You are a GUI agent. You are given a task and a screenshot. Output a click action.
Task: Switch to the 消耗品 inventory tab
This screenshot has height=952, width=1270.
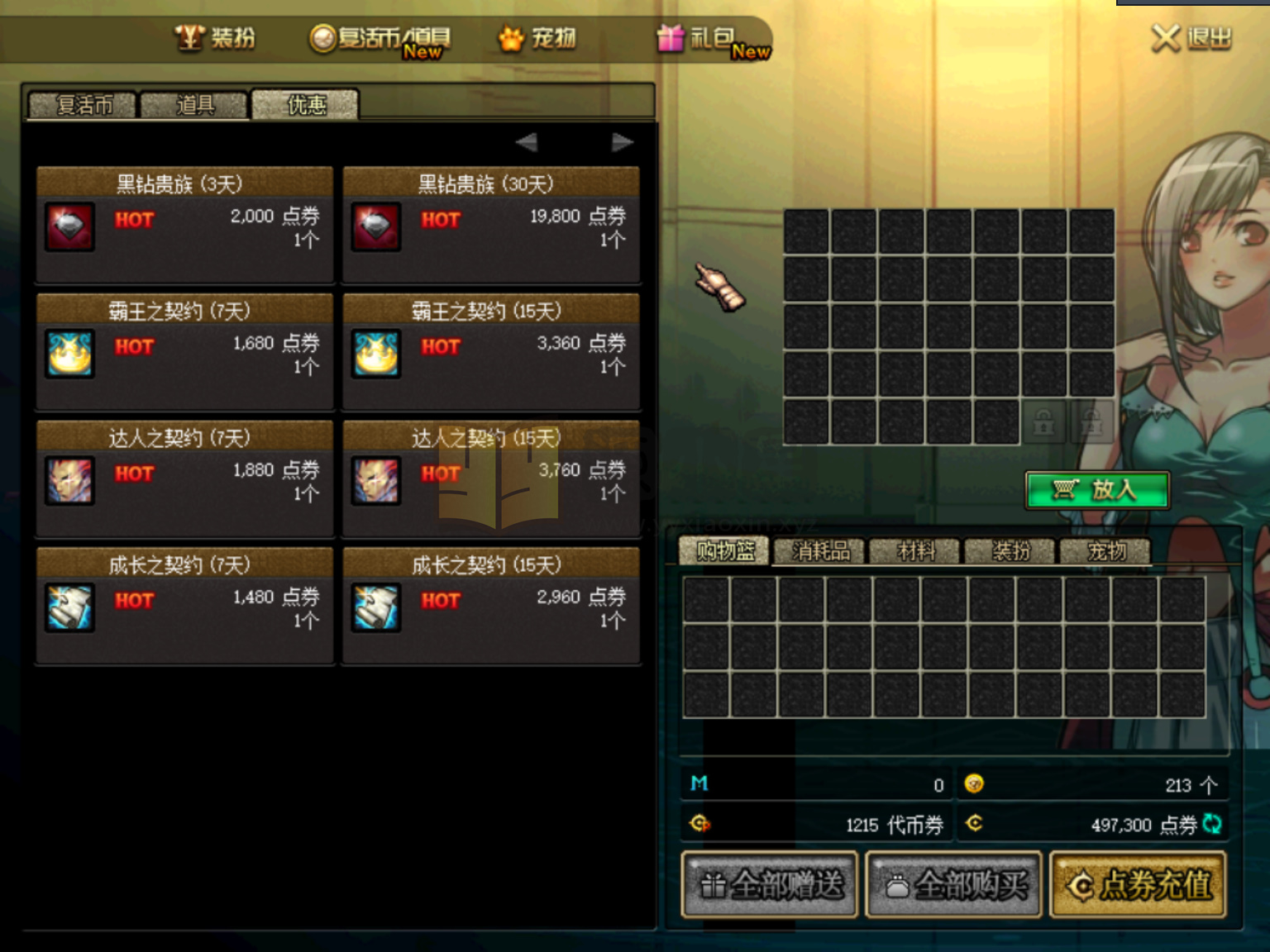tap(819, 551)
